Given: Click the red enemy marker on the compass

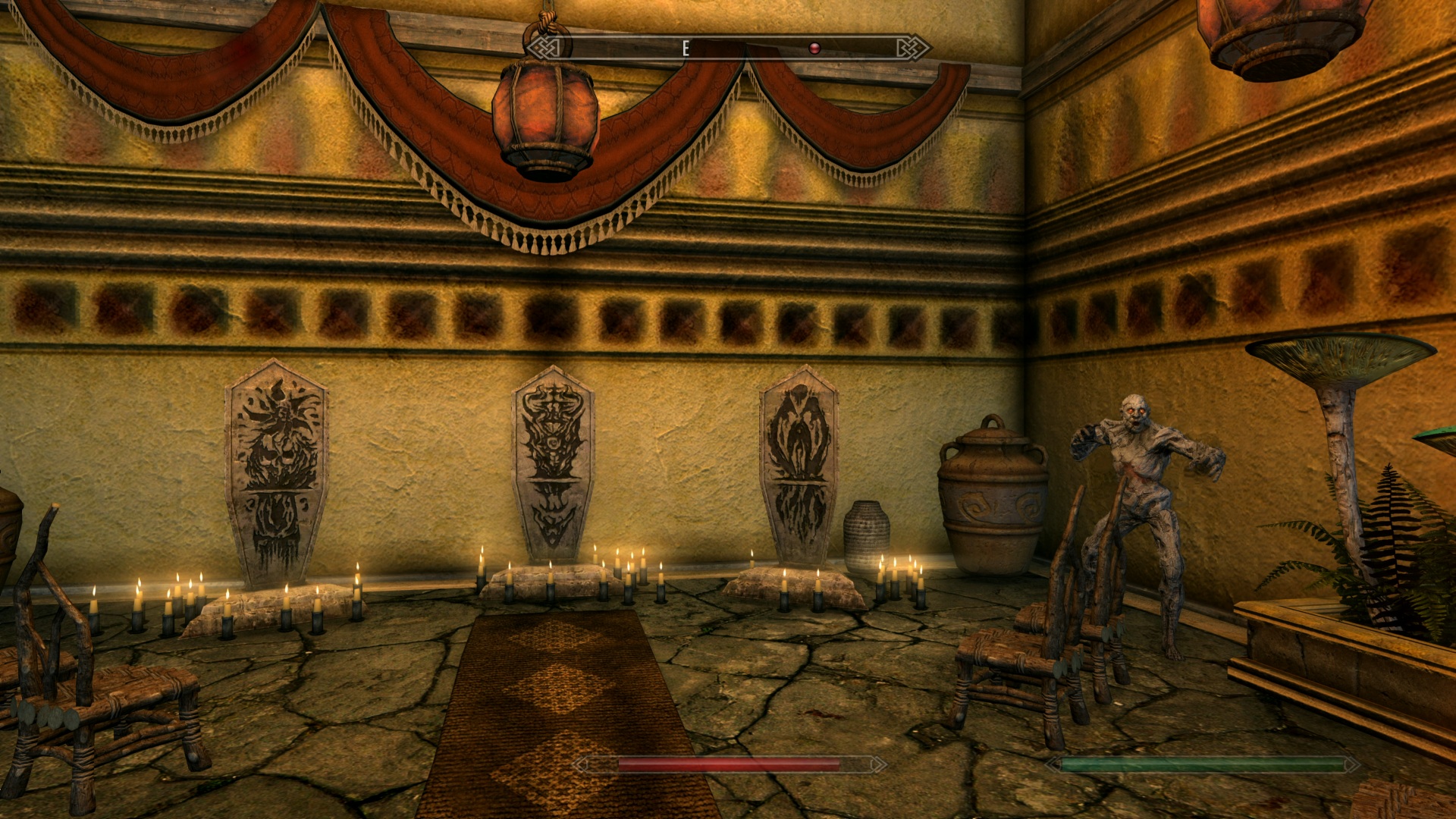Looking at the screenshot, I should pyautogui.click(x=814, y=49).
